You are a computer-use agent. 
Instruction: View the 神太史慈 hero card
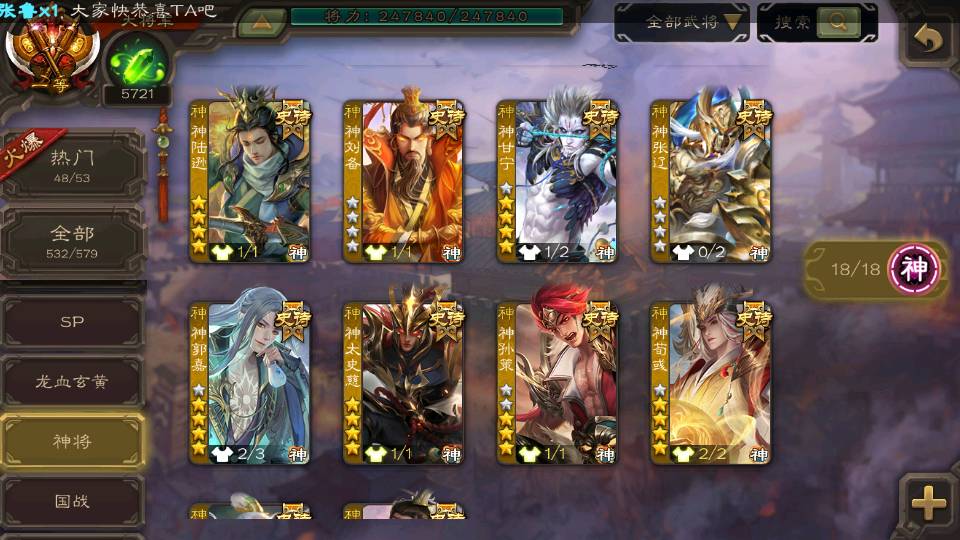point(403,383)
